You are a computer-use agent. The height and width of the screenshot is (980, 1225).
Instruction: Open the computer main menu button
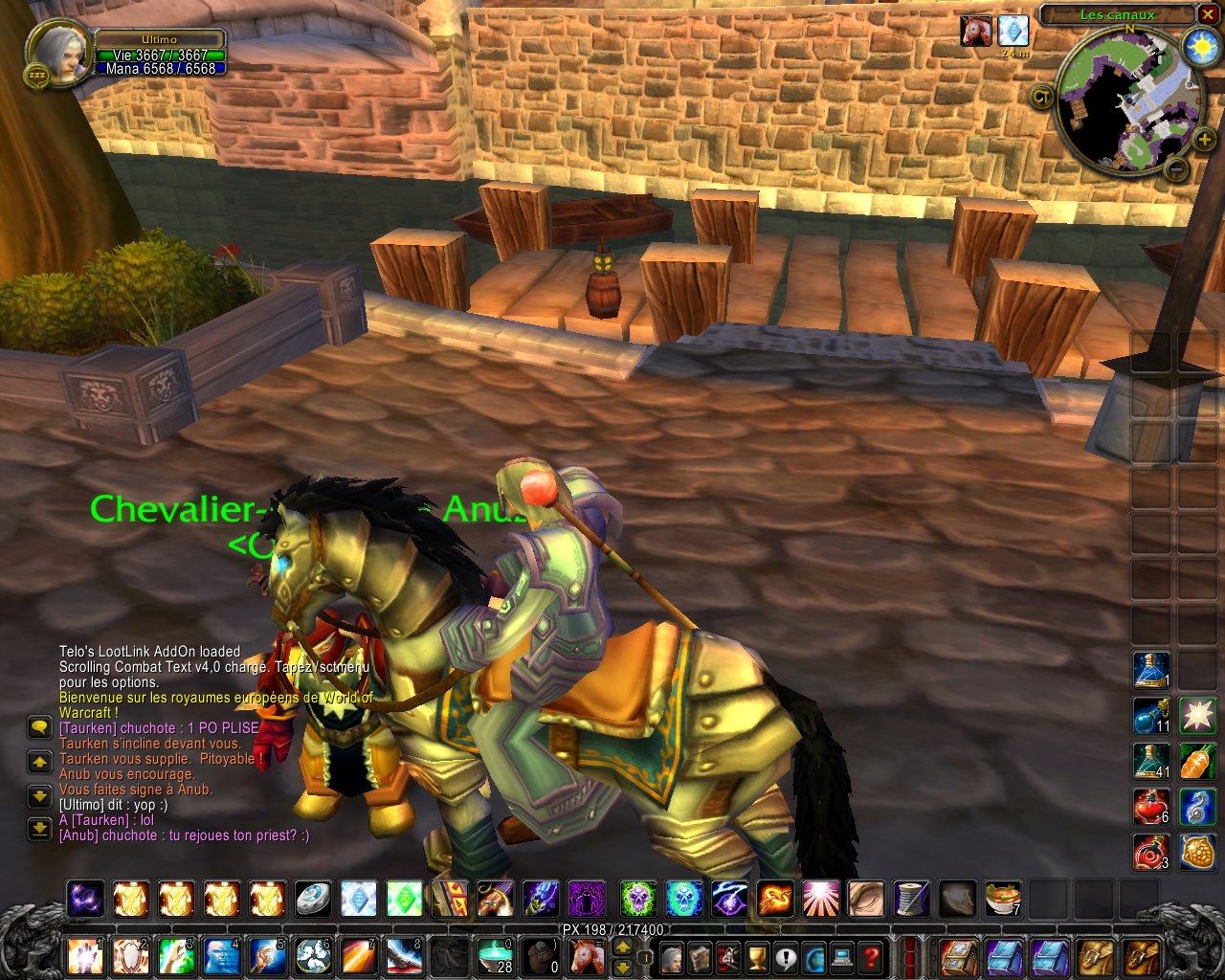pos(842,955)
